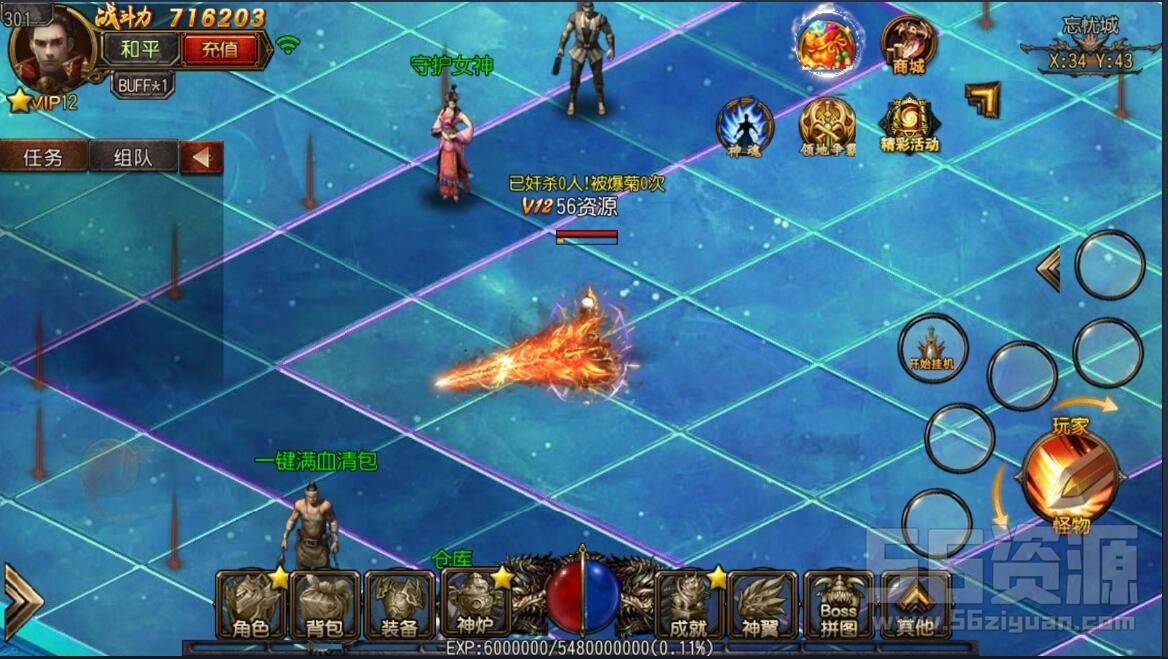Viewport: 1168px width, 659px height.
Task: Open the 背包 backpack
Action: pyautogui.click(x=324, y=605)
